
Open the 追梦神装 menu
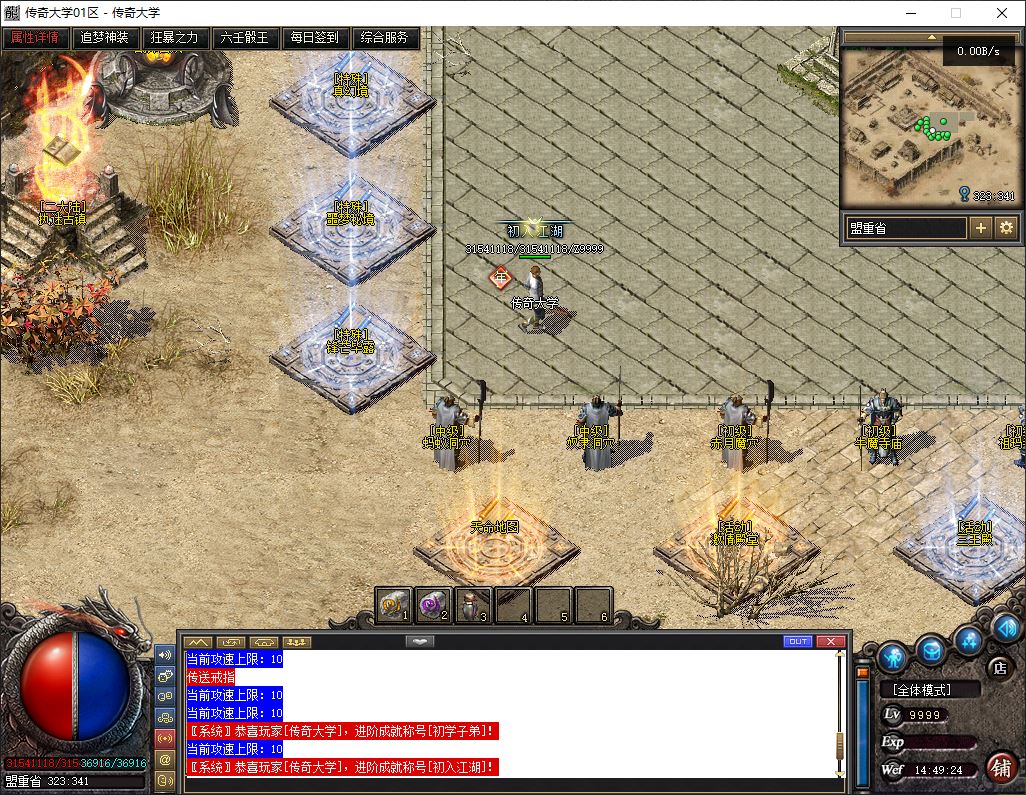(x=105, y=38)
